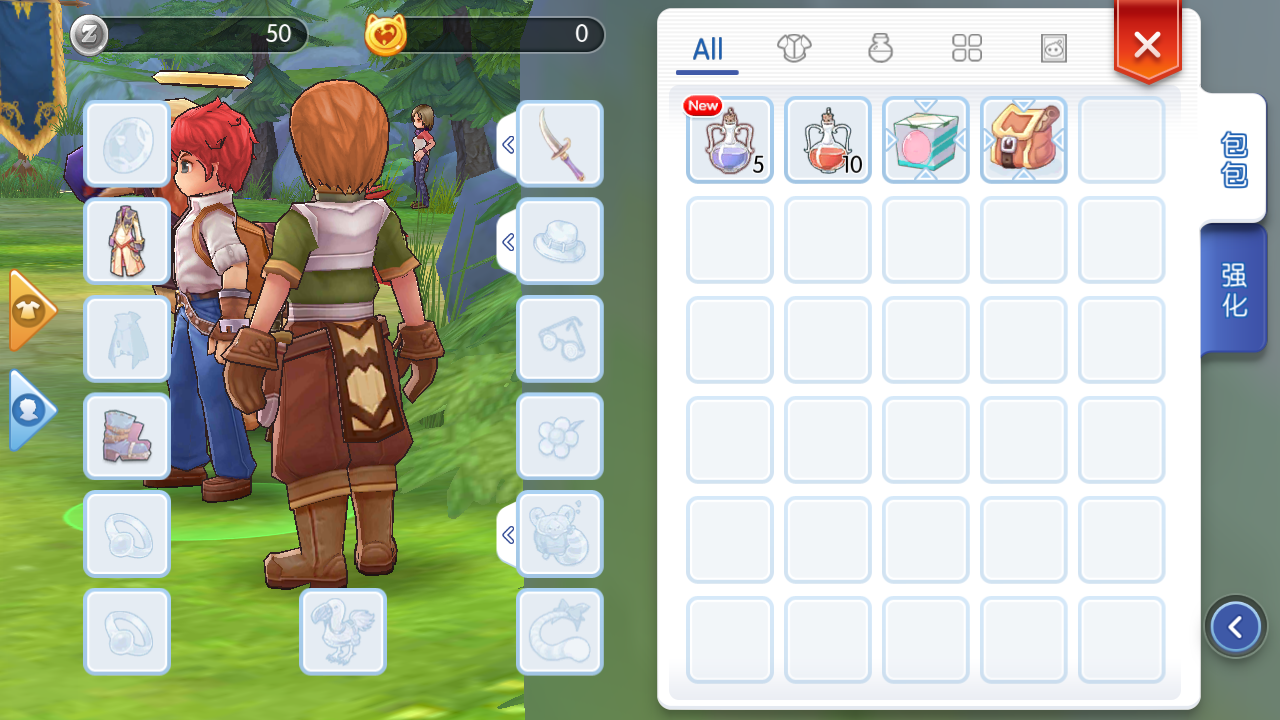Open the bird mount equipment slot
The width and height of the screenshot is (1280, 720).
(343, 631)
